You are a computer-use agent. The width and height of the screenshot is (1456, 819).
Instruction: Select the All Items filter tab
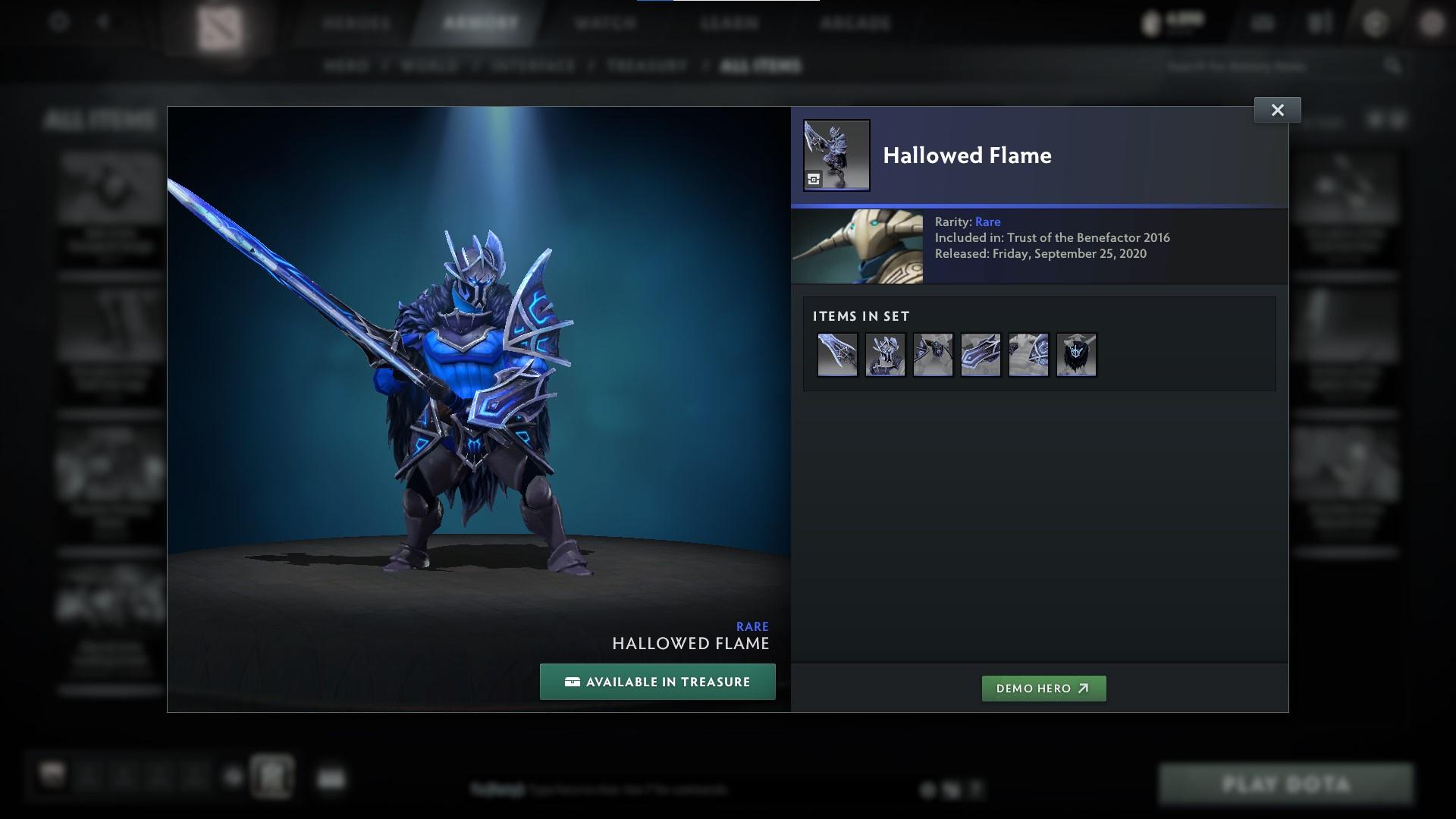pyautogui.click(x=761, y=66)
